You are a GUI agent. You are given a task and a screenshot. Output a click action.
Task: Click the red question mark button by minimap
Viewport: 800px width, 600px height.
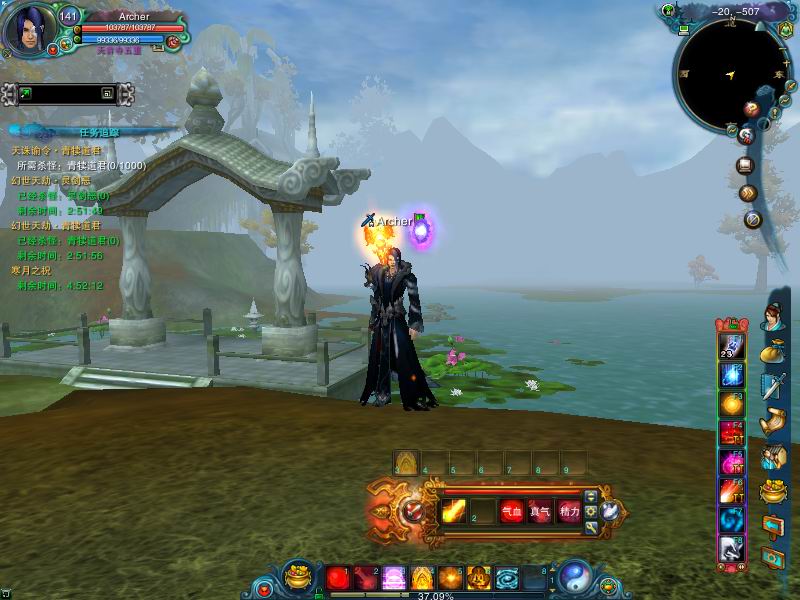(x=751, y=108)
